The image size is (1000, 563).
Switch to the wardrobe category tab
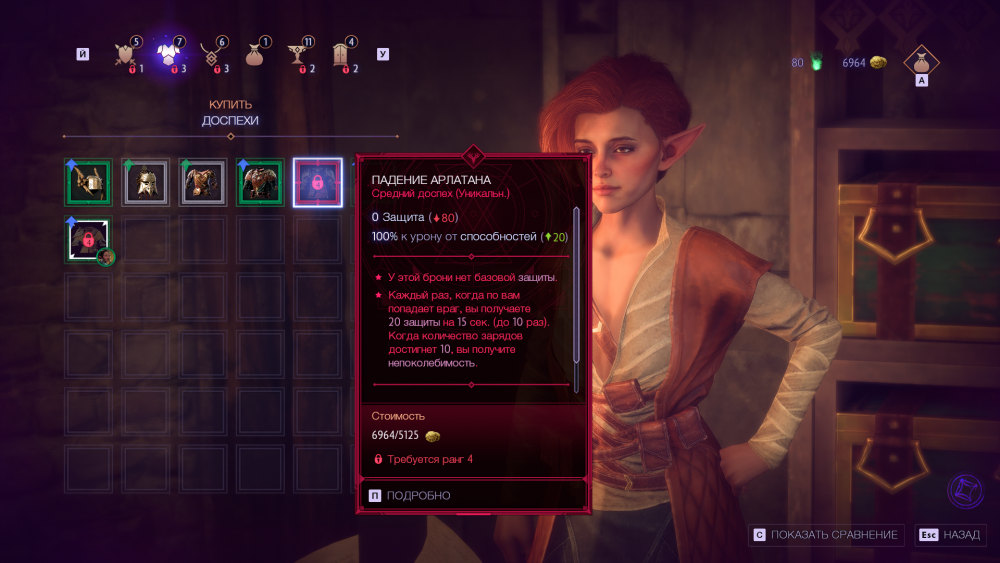pos(341,54)
